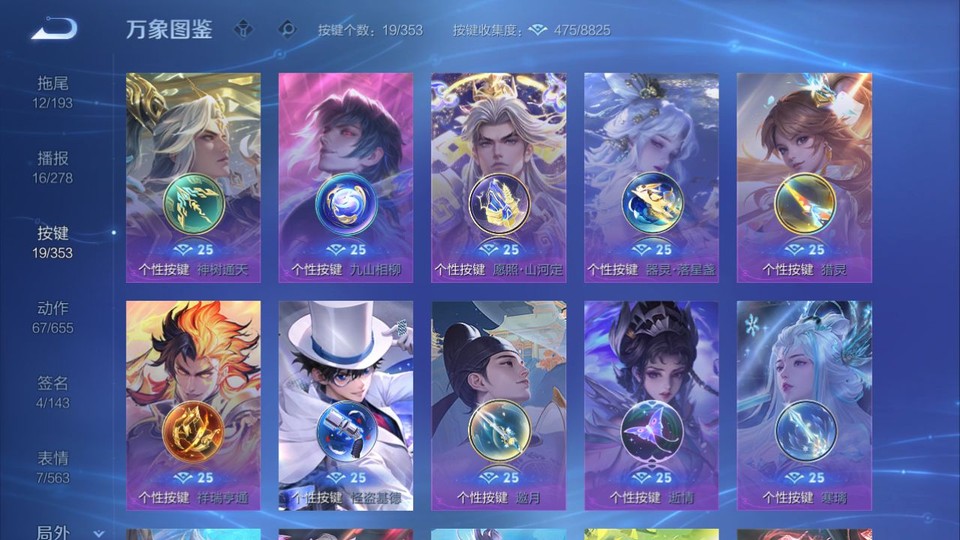Image resolution: width=960 pixels, height=540 pixels.
Task: View the 邀月 button skin card
Action: (x=498, y=405)
